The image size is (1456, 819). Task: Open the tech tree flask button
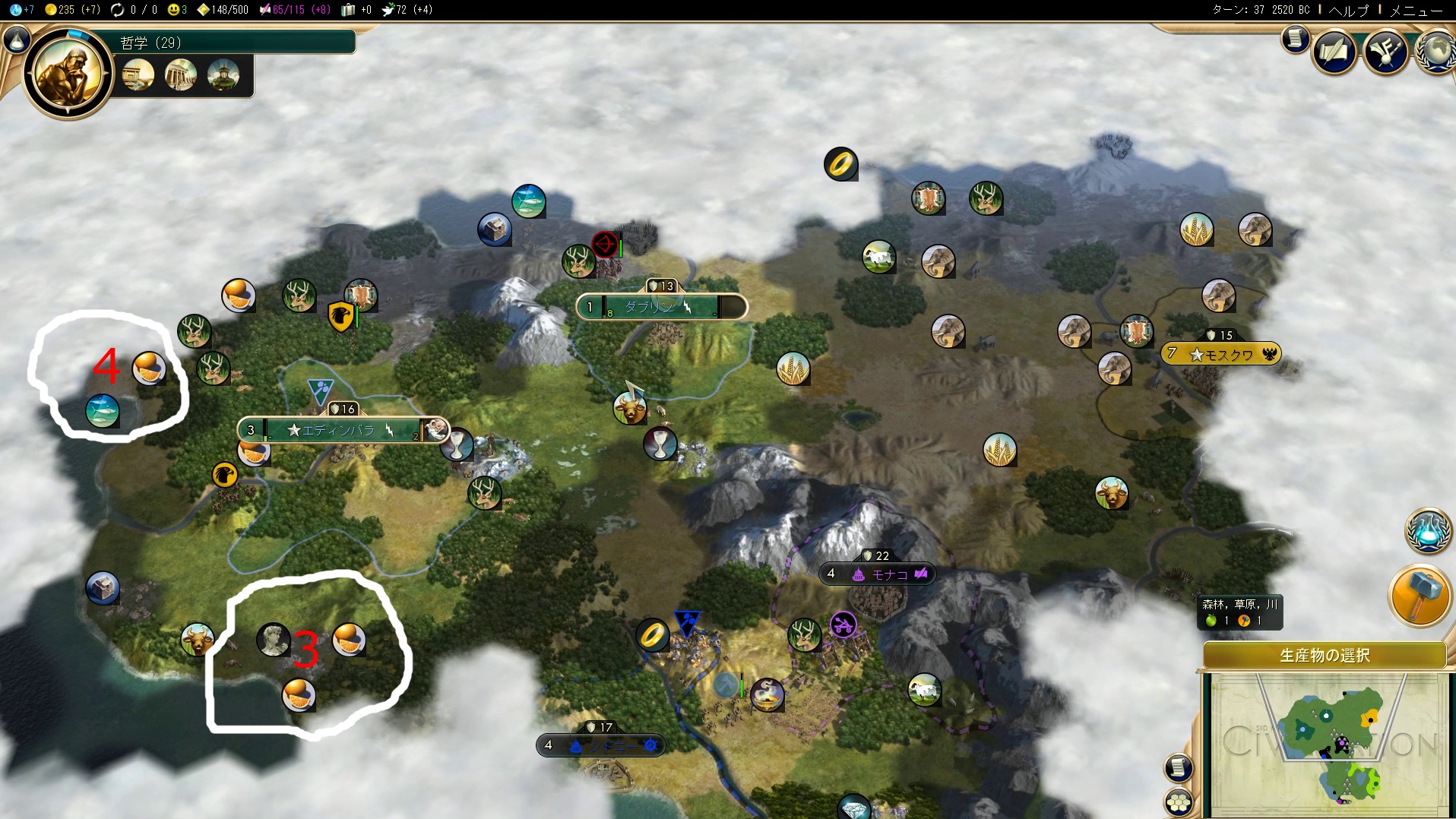coord(16,40)
